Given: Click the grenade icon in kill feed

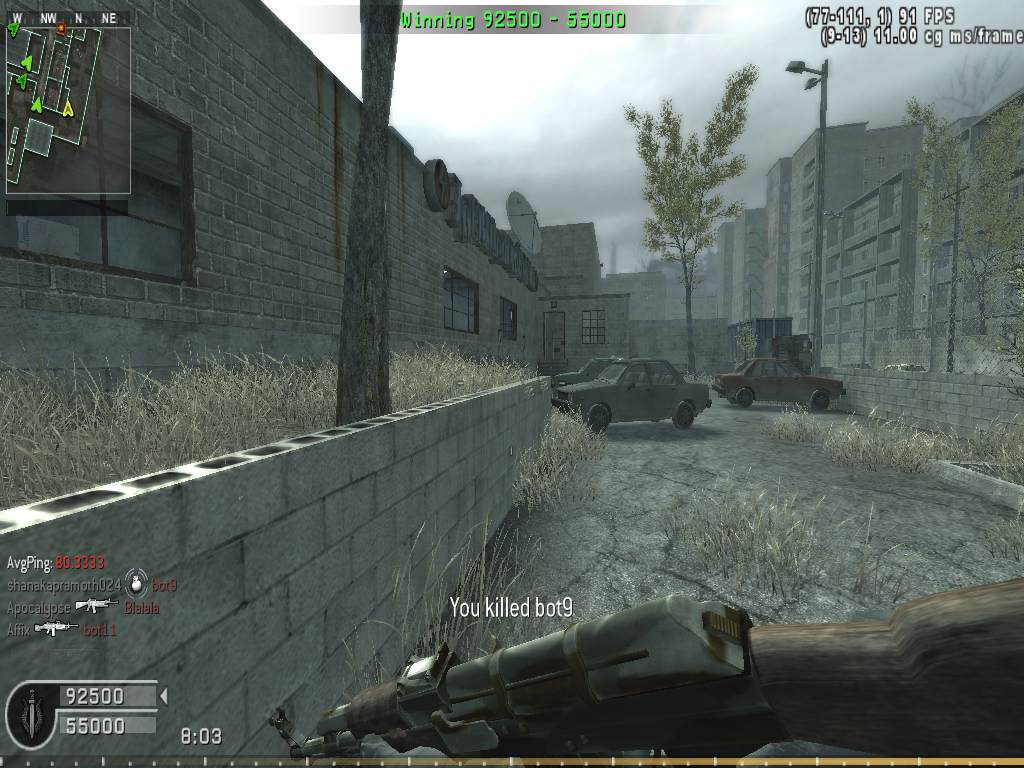Looking at the screenshot, I should [x=136, y=585].
